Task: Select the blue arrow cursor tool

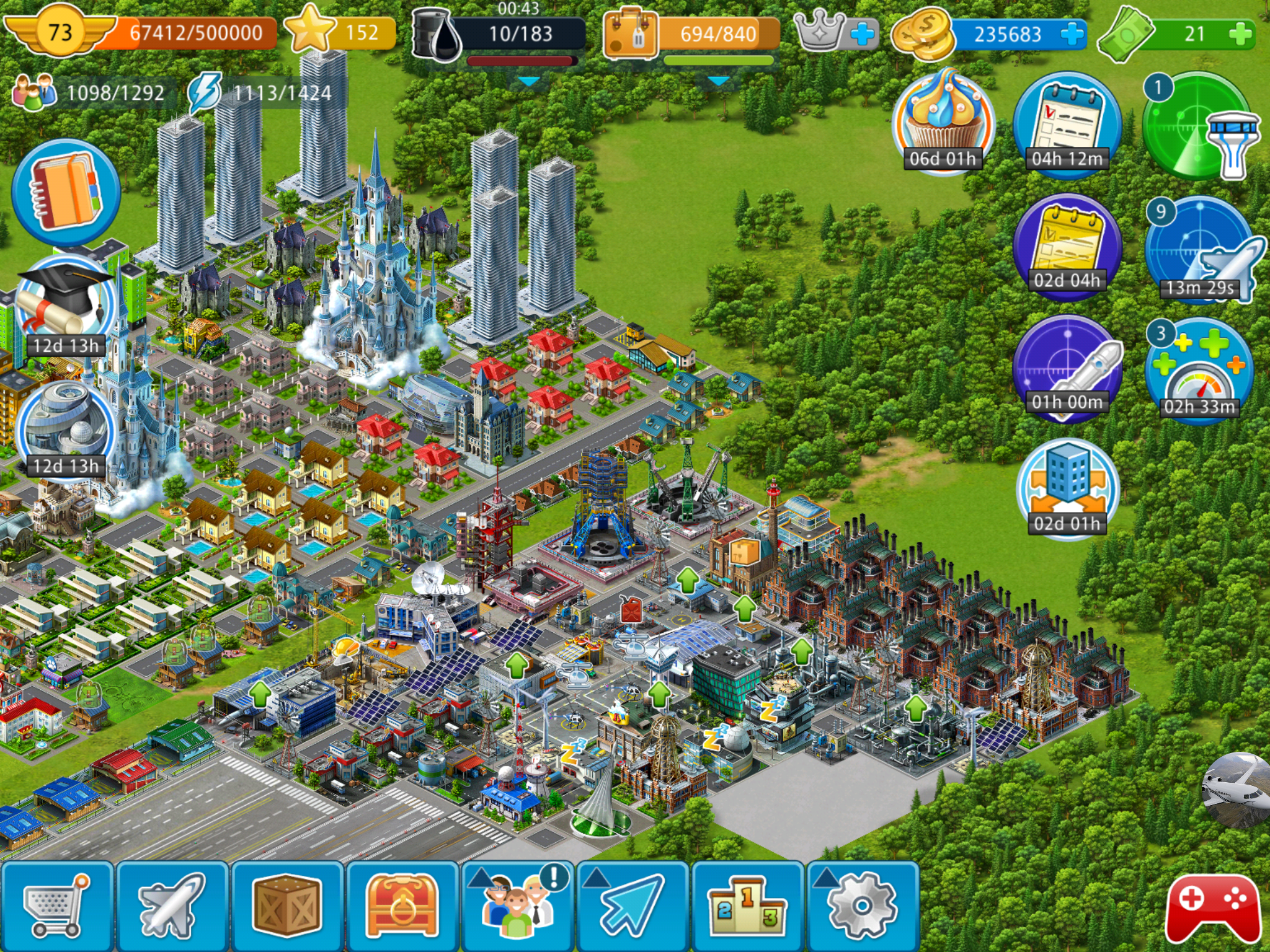Action: [x=632, y=906]
